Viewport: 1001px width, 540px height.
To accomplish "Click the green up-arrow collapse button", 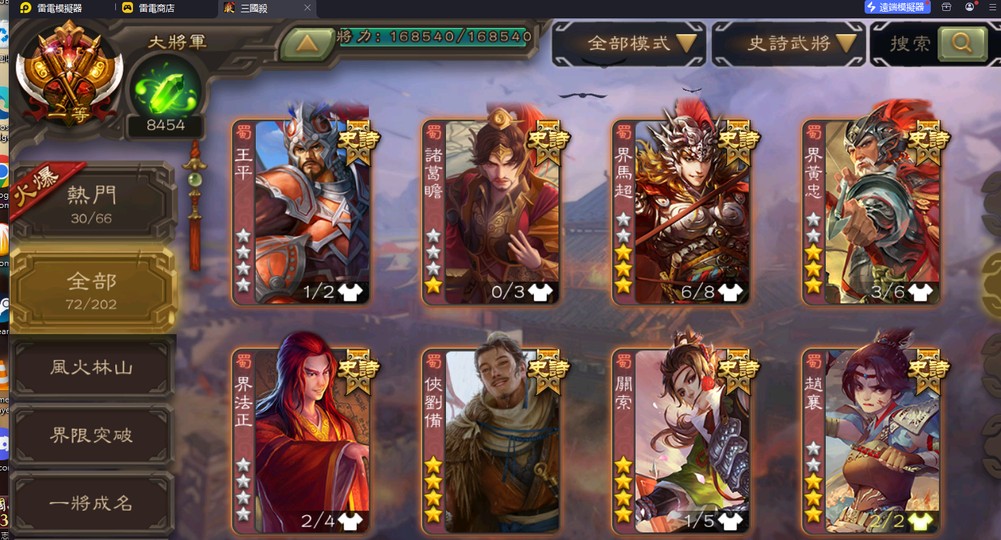I will click(306, 44).
